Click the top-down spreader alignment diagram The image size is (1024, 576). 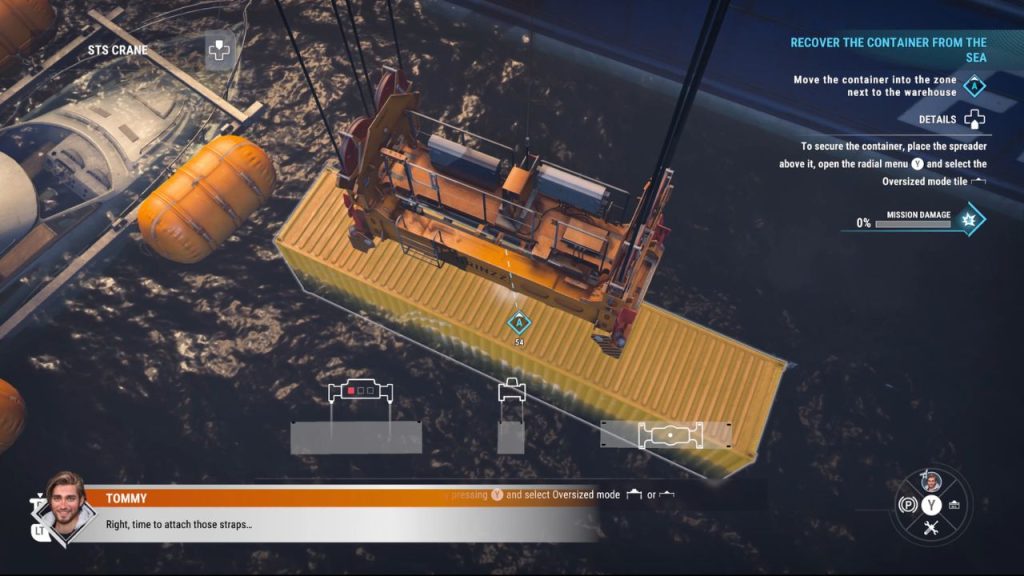coord(670,435)
